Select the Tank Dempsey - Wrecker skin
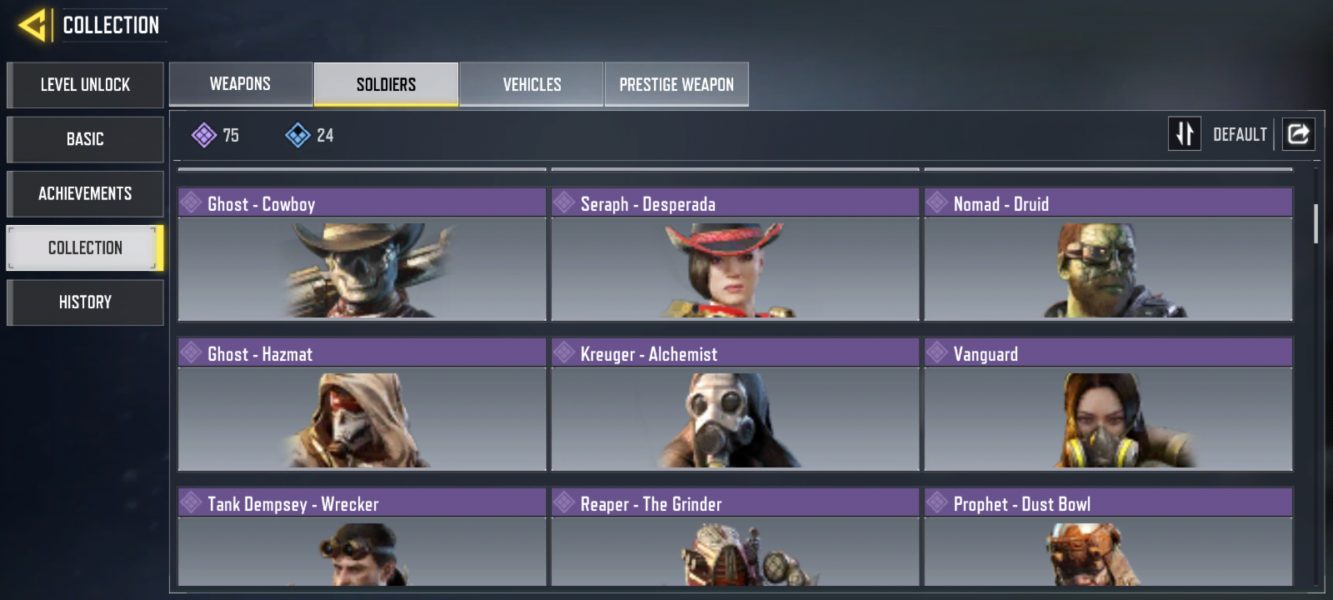 [x=362, y=537]
